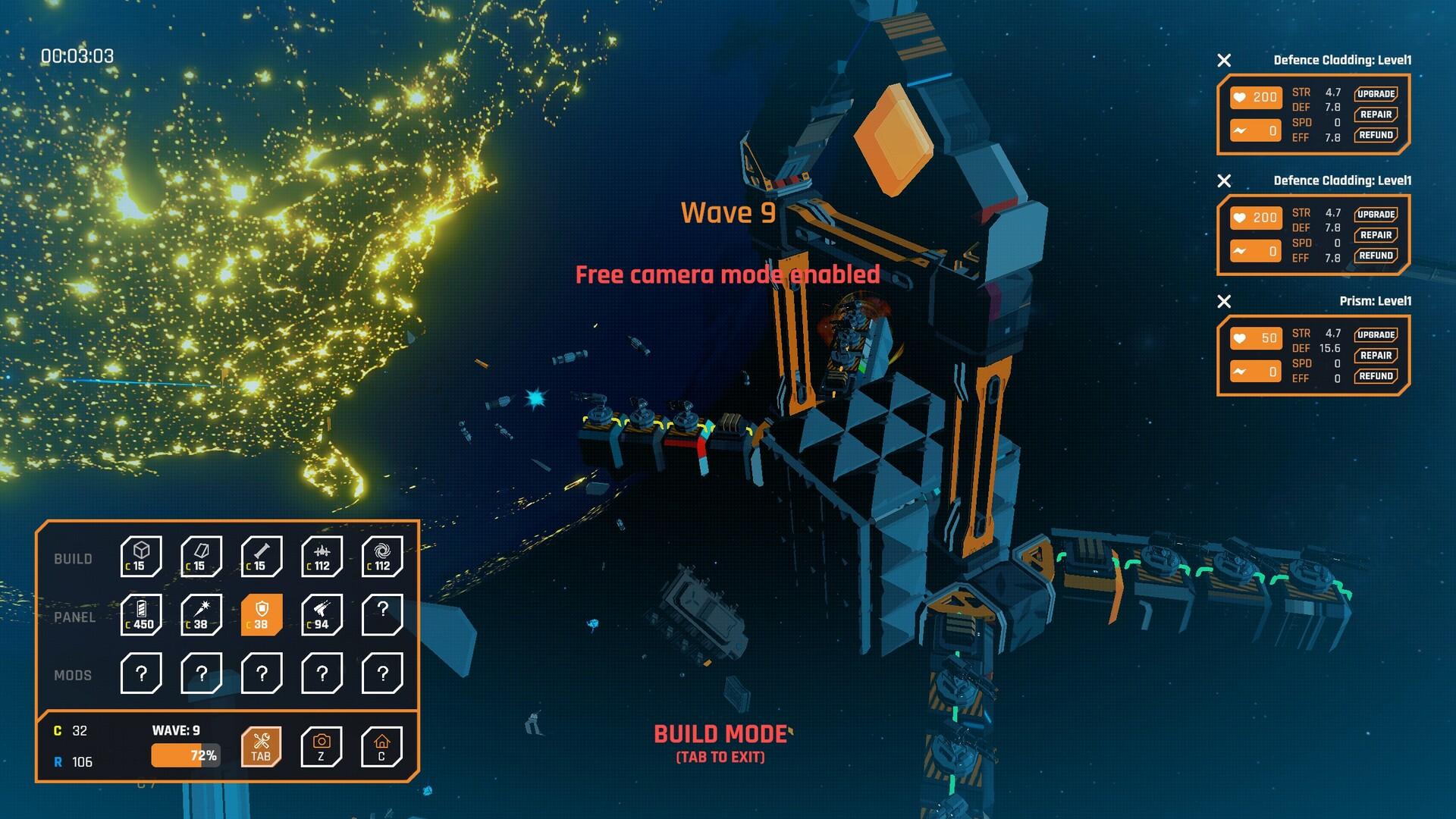1456x819 pixels.
Task: Click the home icon button
Action: [x=381, y=747]
